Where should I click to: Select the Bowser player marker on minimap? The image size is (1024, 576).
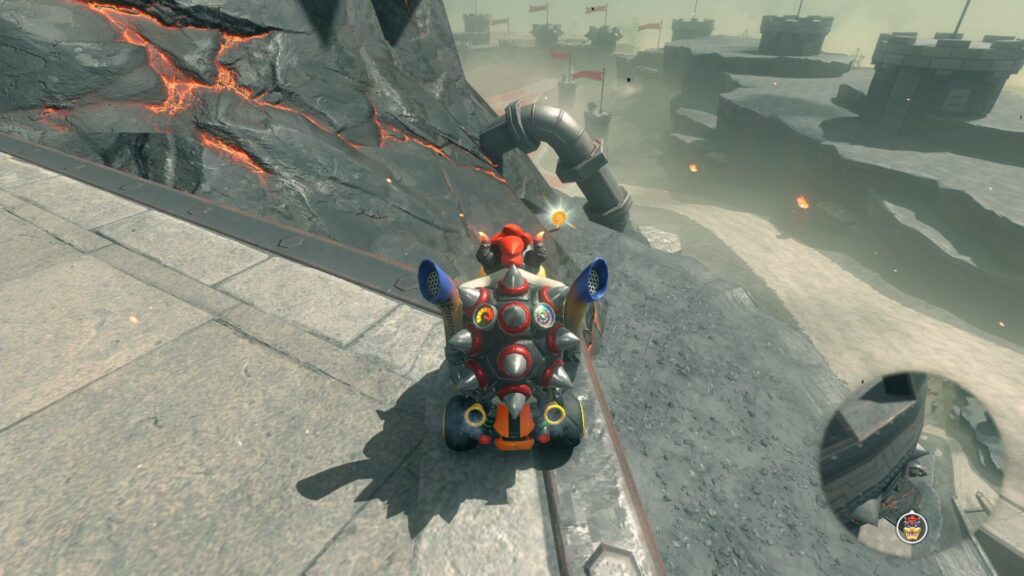click(x=910, y=525)
